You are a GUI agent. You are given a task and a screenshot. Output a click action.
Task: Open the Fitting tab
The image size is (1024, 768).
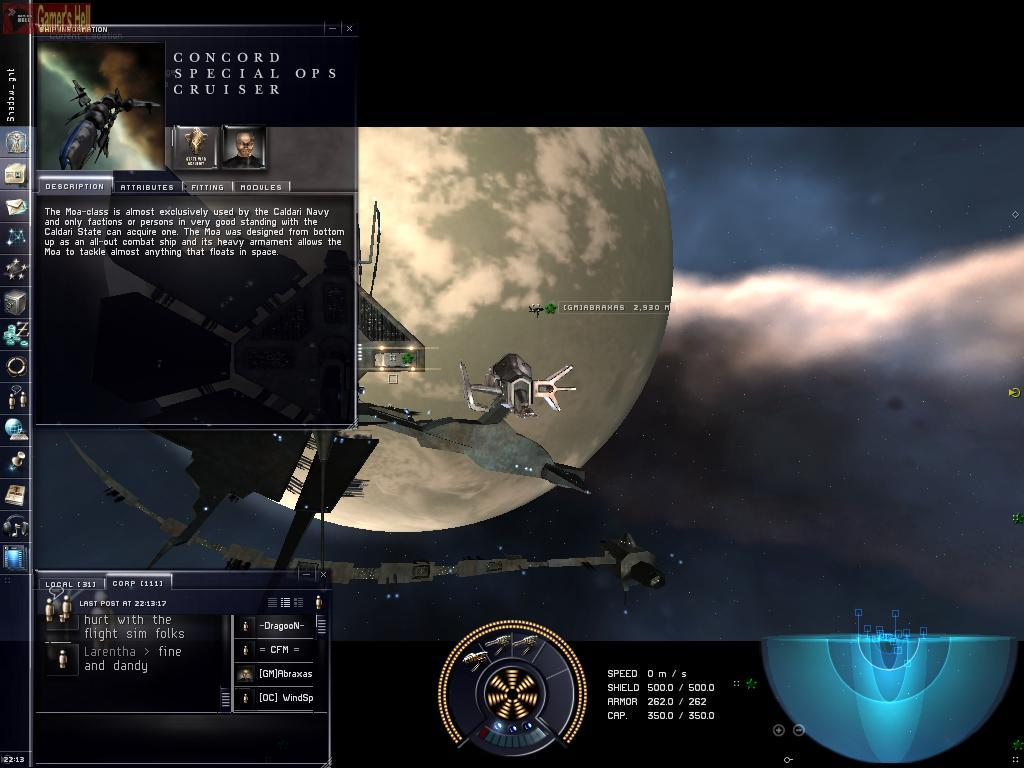pyautogui.click(x=207, y=187)
